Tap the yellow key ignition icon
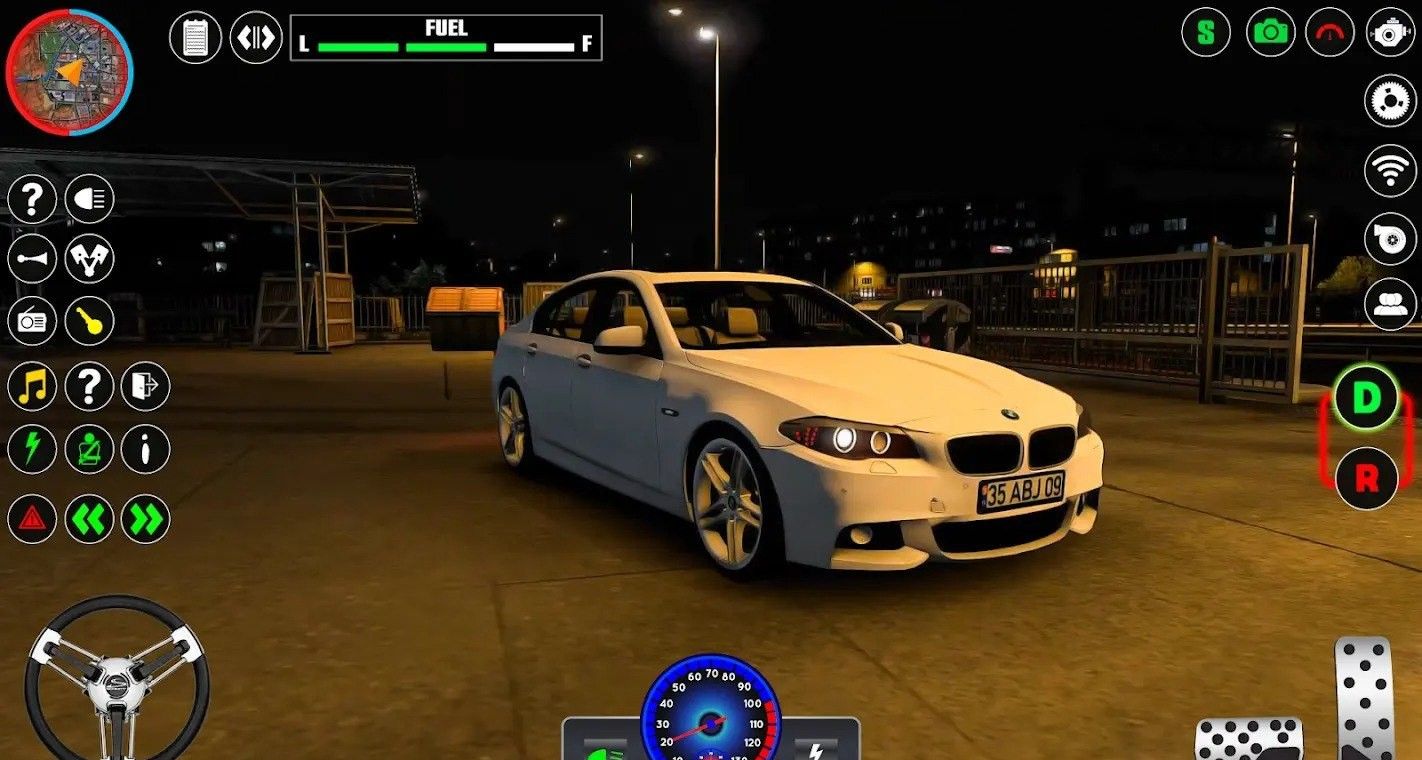 90,321
